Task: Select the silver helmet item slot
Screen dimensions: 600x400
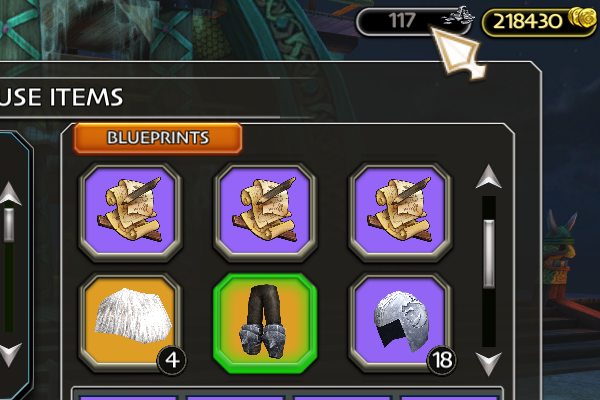Action: tap(400, 323)
